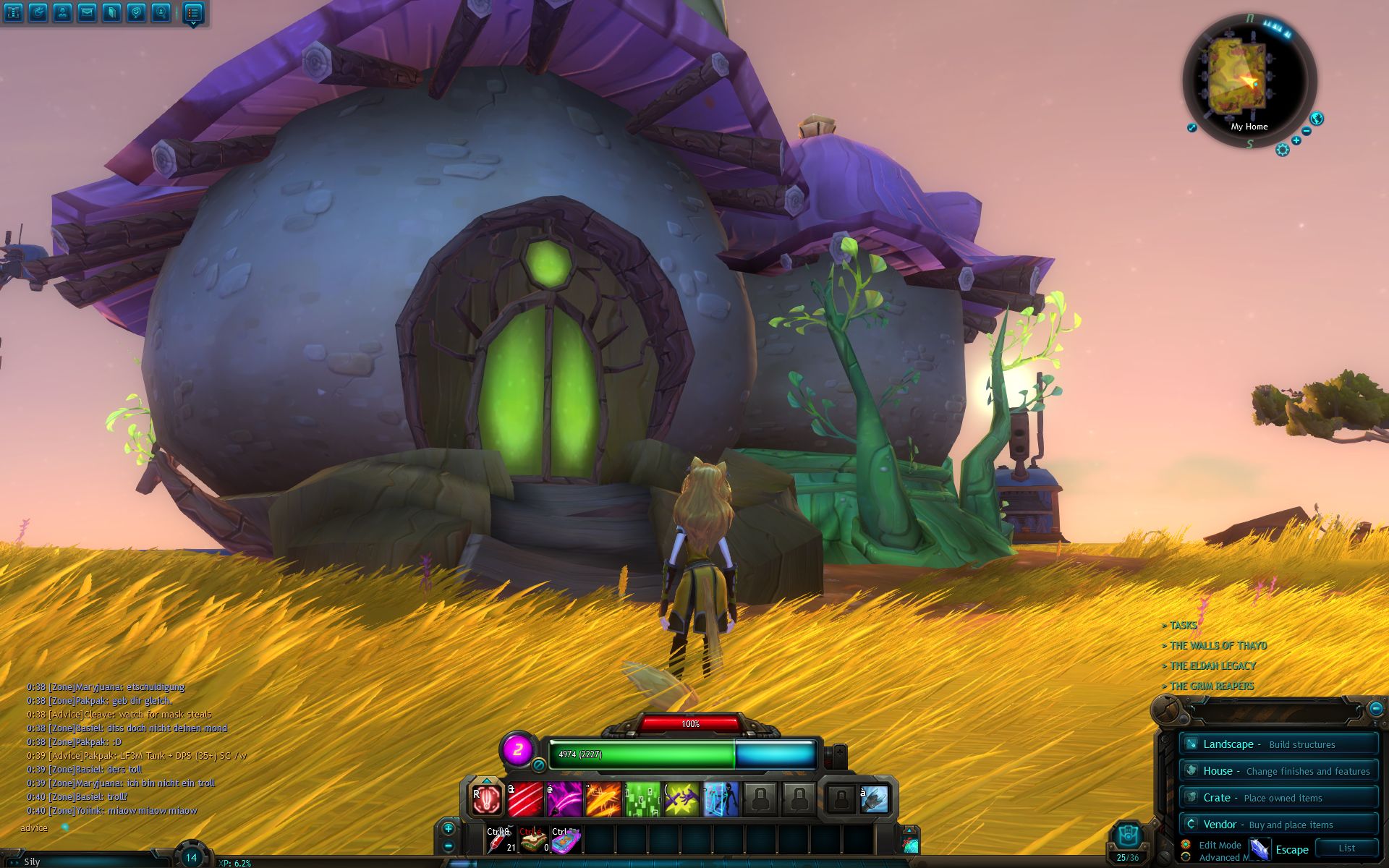
Task: Use the syringe consumable with 21 charges
Action: pyautogui.click(x=501, y=841)
